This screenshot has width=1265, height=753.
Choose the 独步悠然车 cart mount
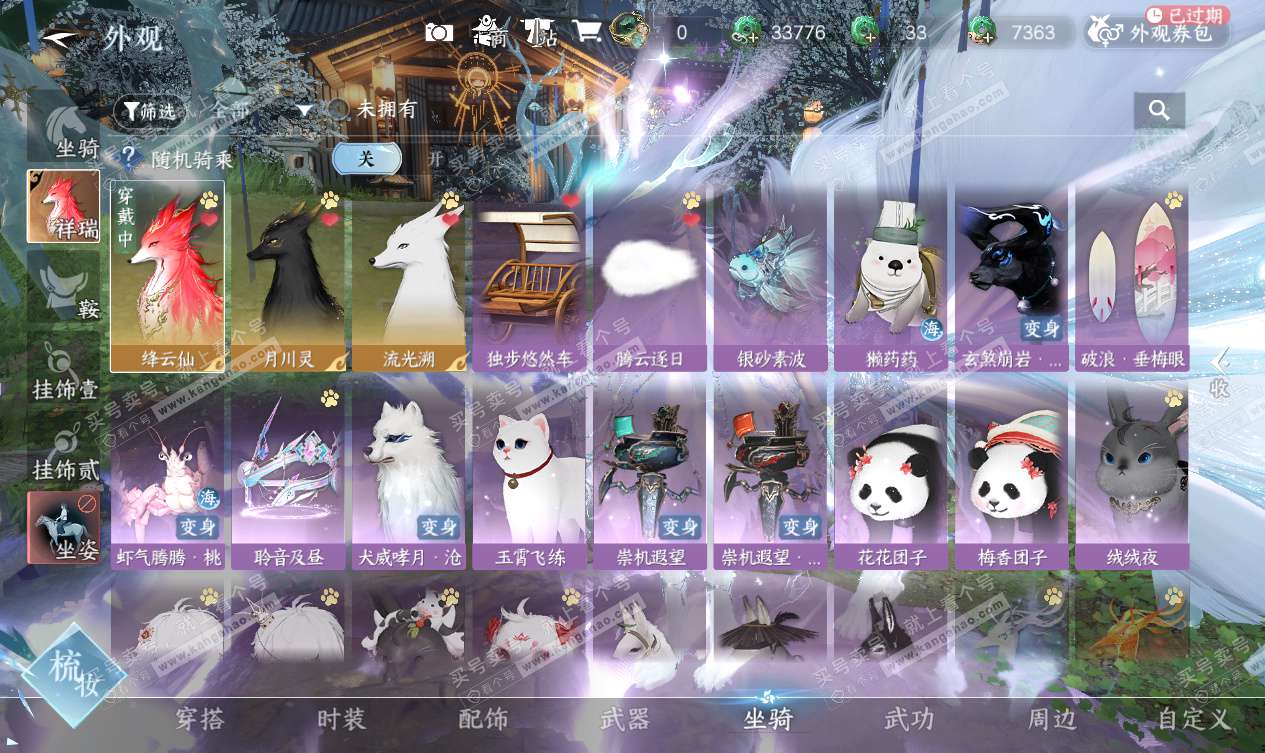tap(529, 275)
